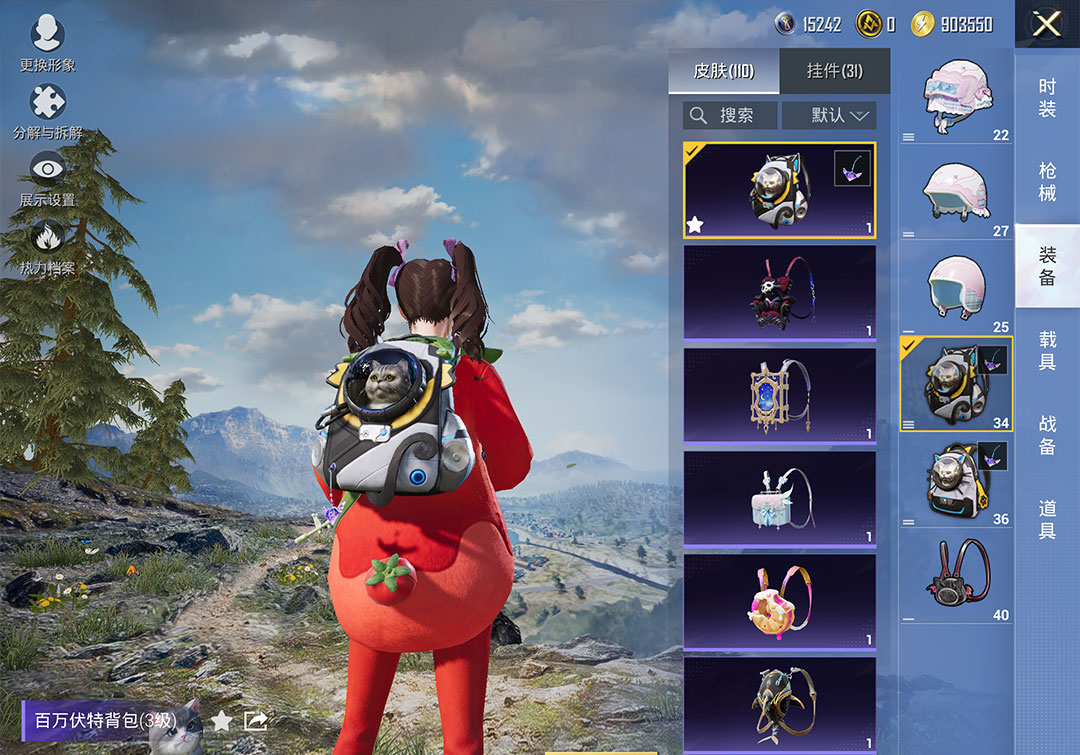Choose the red-strapped black backpack numbered 40
The height and width of the screenshot is (755, 1080).
pos(955,577)
